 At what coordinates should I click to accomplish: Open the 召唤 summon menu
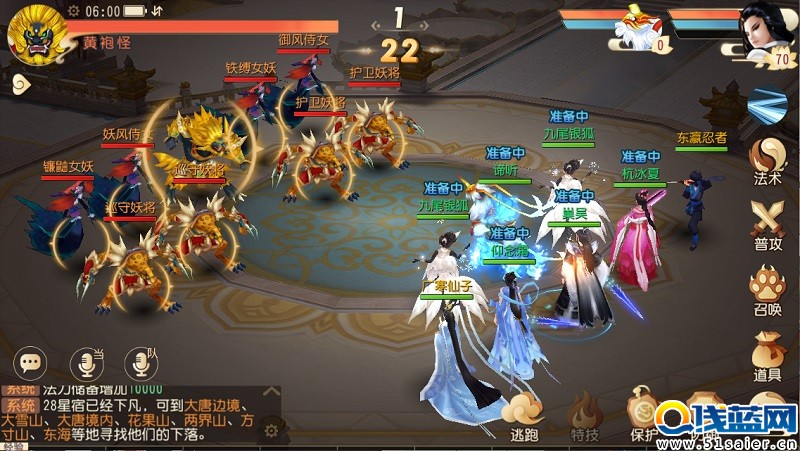coord(768,288)
